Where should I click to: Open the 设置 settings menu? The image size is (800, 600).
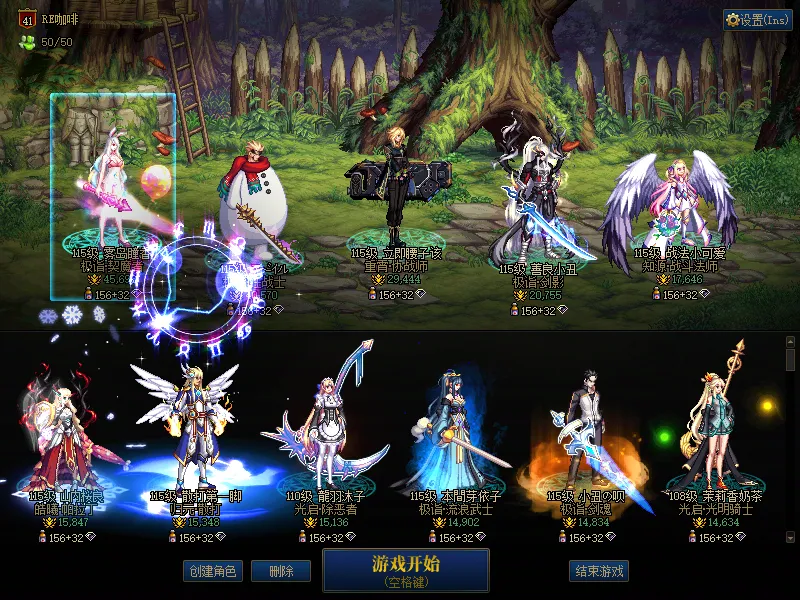click(x=757, y=19)
